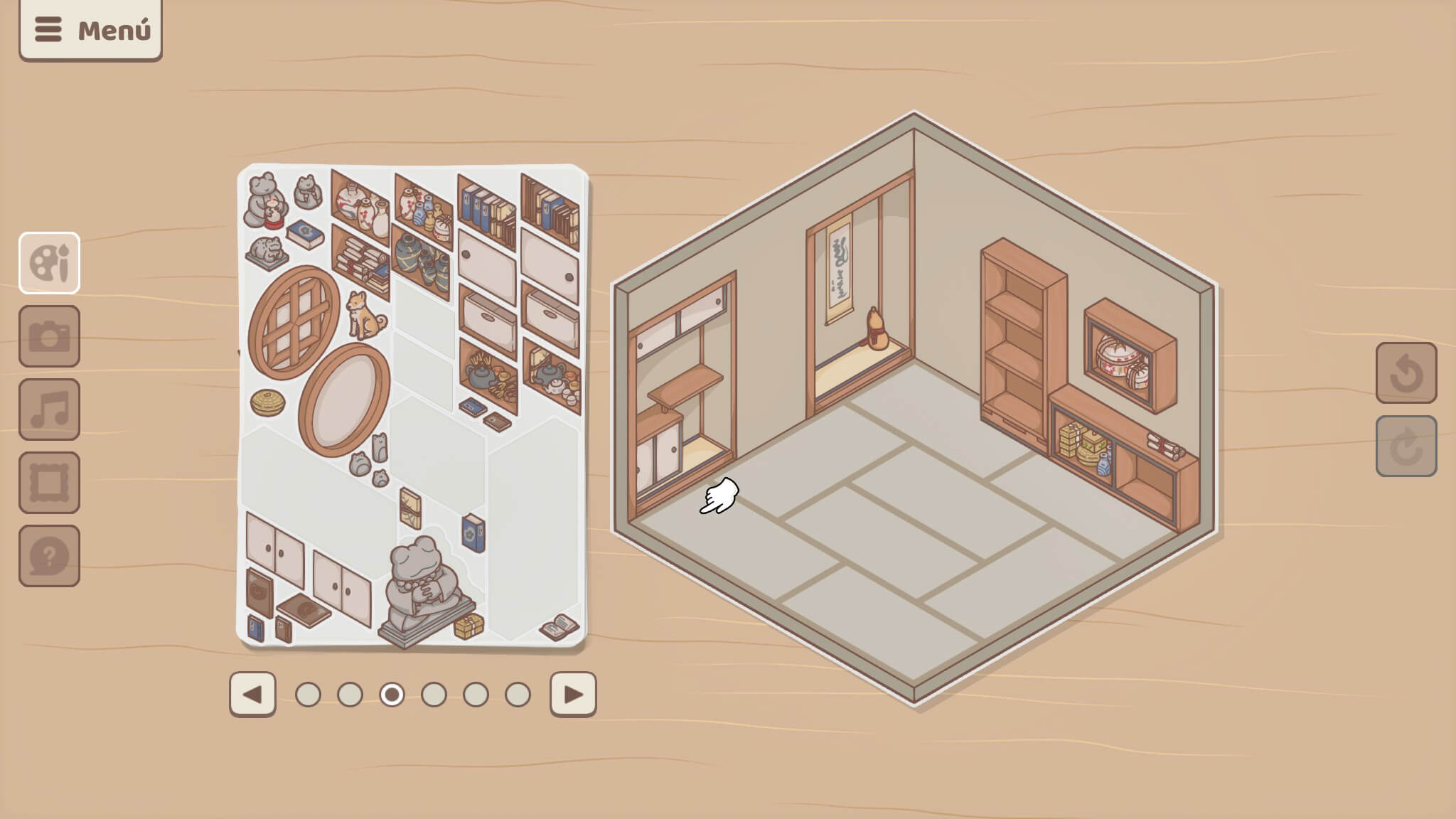Image resolution: width=1456 pixels, height=819 pixels.
Task: Open the camera screenshot tool
Action: 49,336
